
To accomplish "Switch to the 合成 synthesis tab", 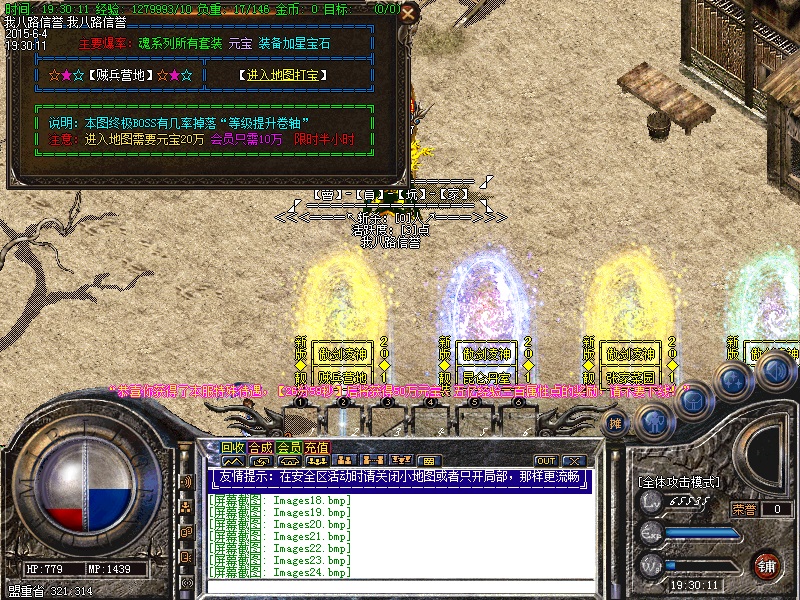I will point(261,447).
